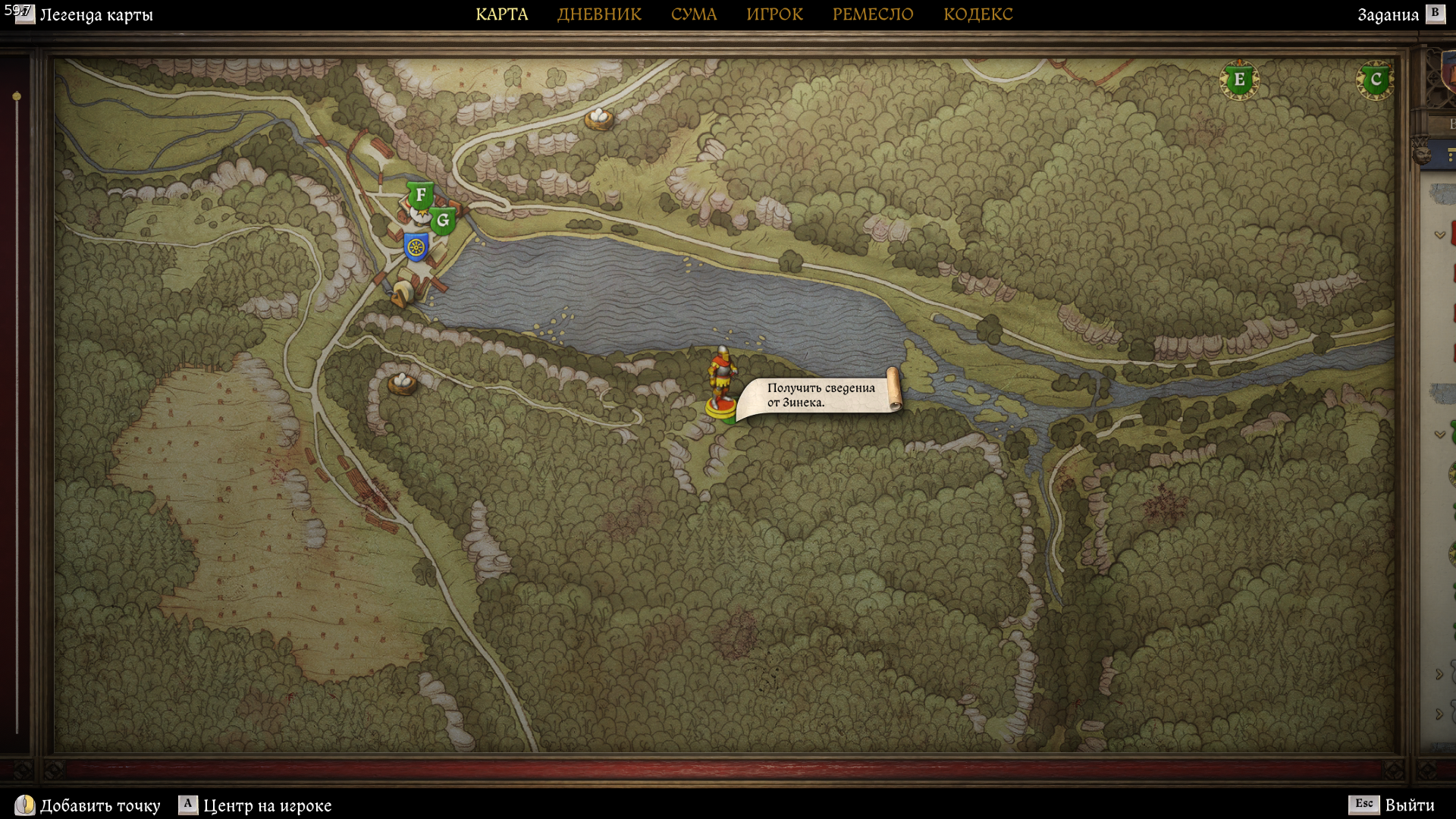
Task: Open the КОДЕКС codex tab
Action: 977,14
